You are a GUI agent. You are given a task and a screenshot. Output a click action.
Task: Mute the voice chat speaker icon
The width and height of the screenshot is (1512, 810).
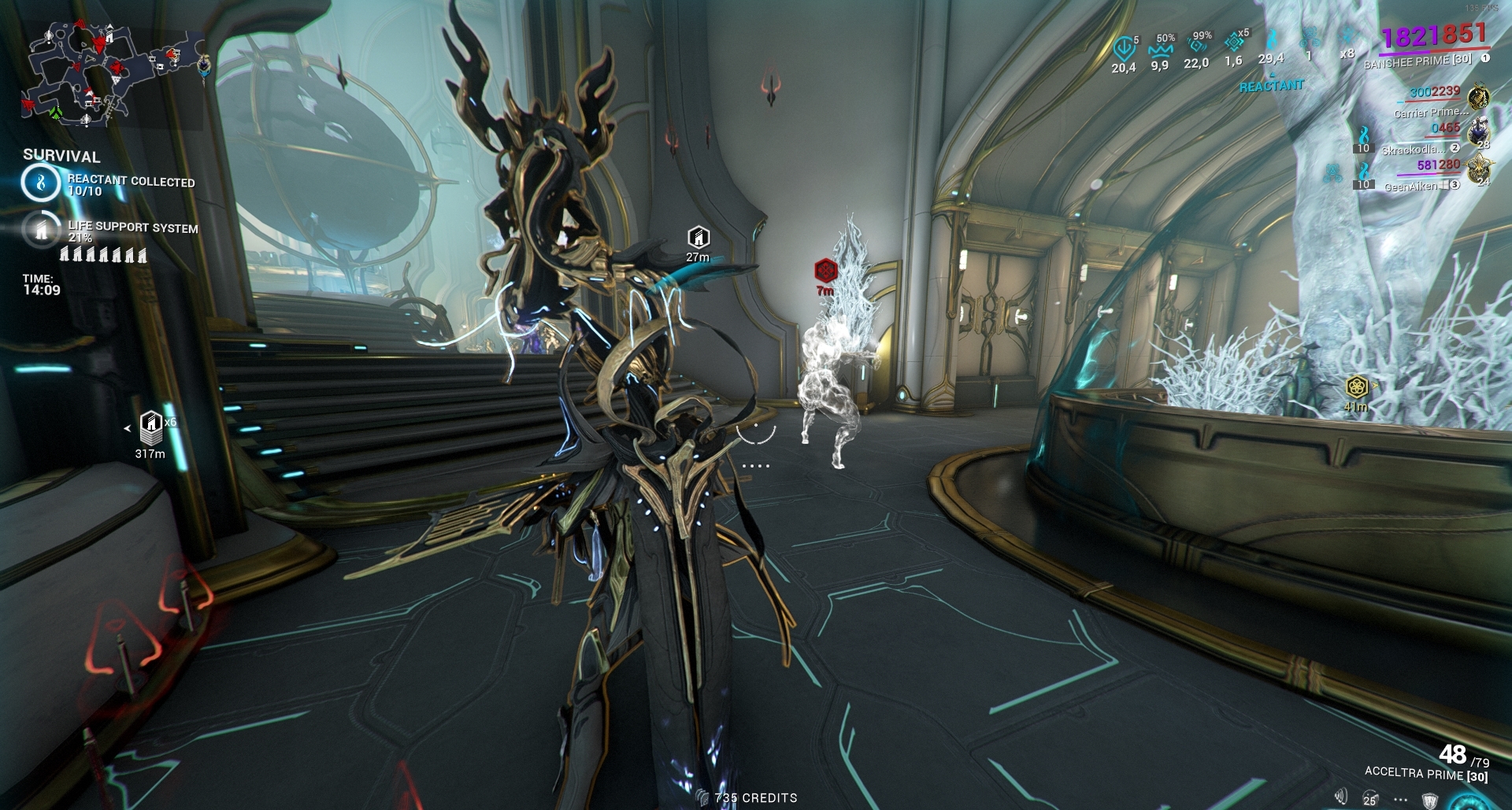pyautogui.click(x=1341, y=796)
